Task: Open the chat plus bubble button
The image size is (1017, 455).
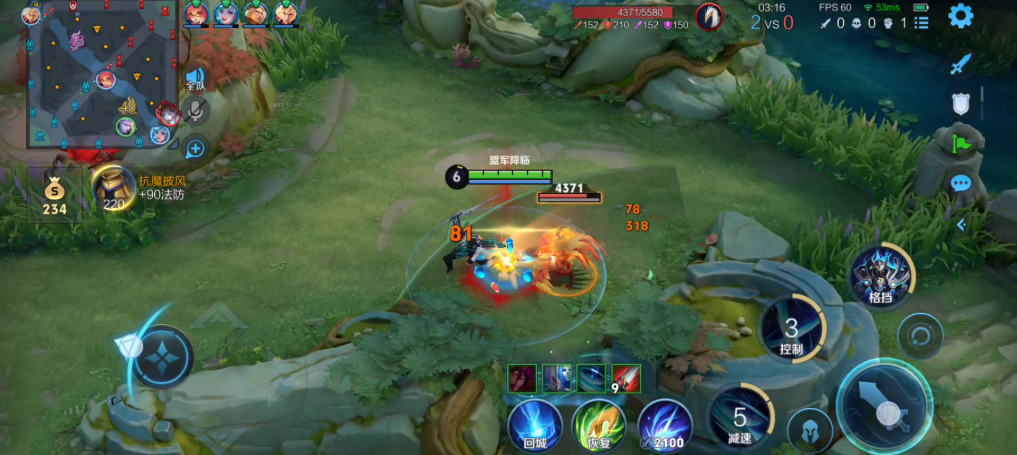Action: click(195, 150)
